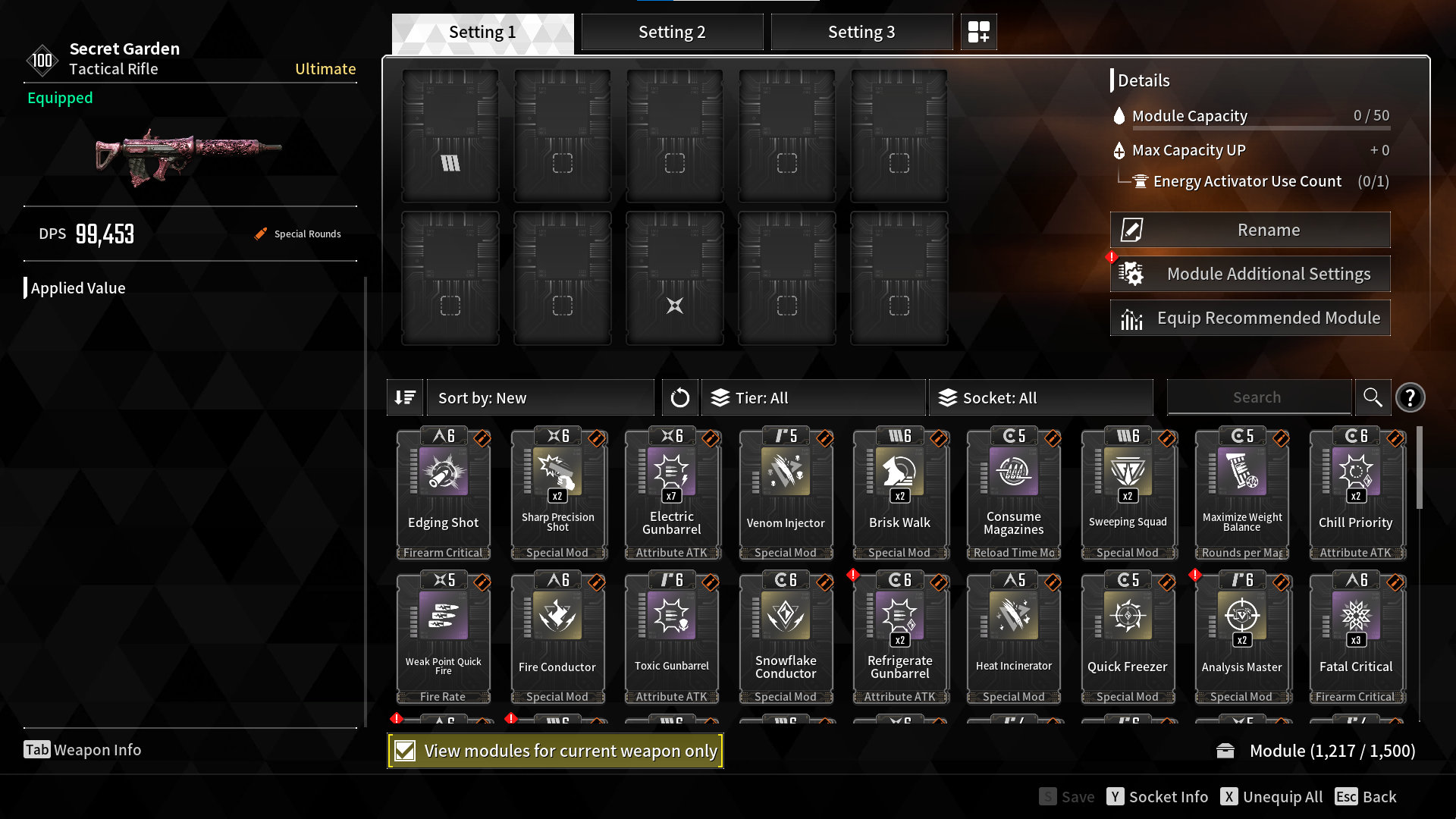Open the Tier: All filter dropdown
Viewport: 1456px width, 819px height.
pos(813,397)
